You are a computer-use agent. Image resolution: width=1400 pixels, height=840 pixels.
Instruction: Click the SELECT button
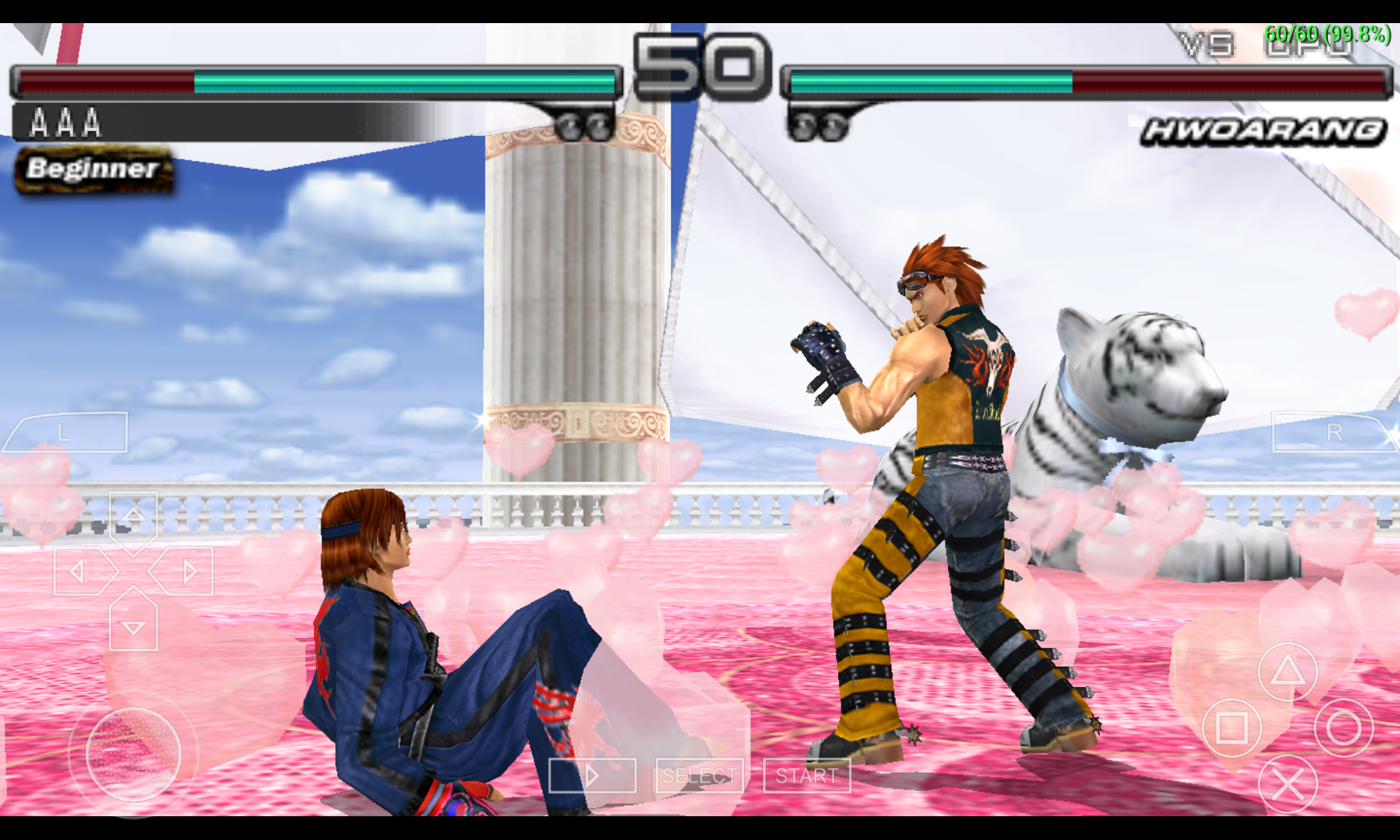click(699, 776)
